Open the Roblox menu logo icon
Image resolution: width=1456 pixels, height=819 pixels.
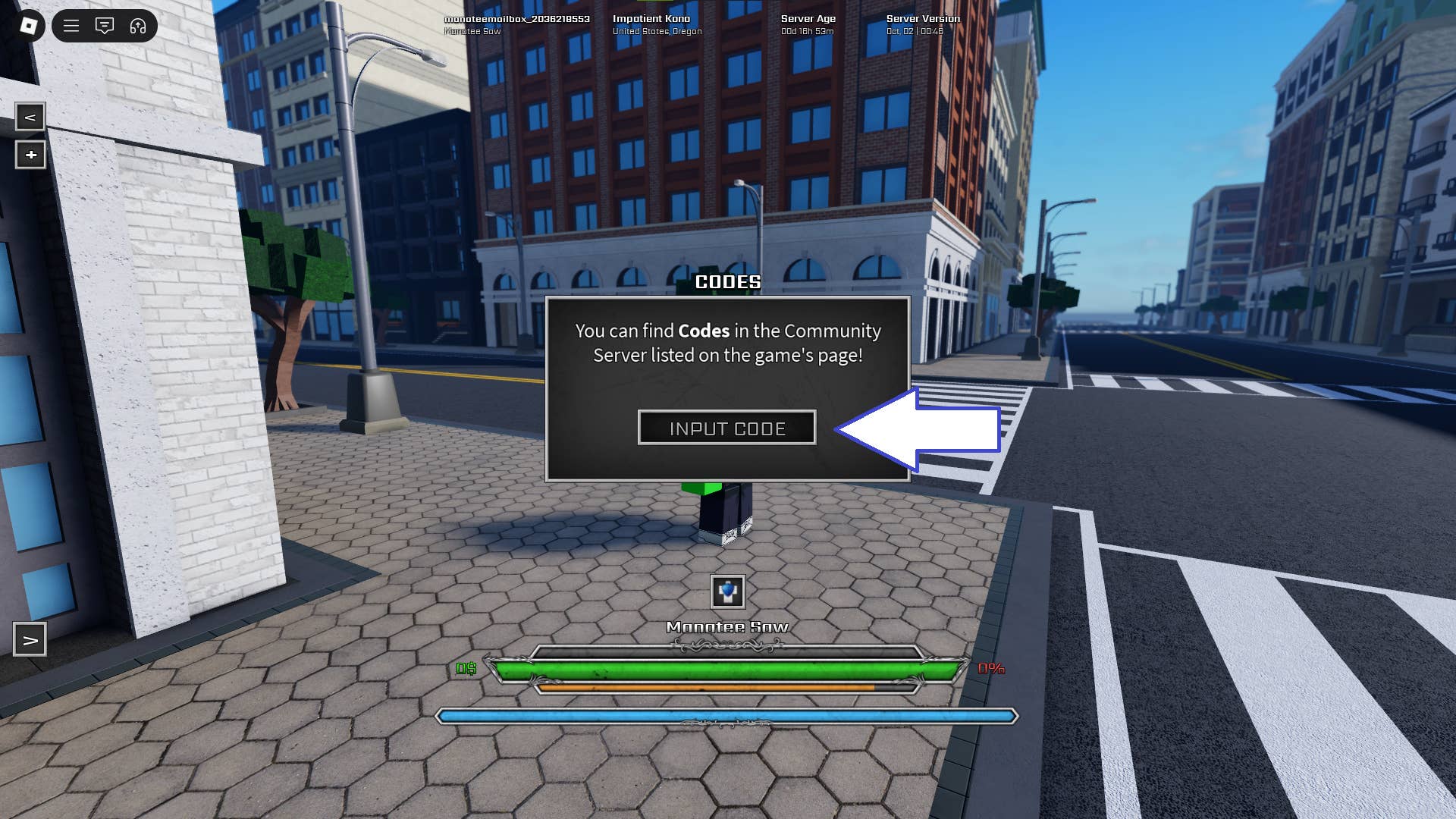tap(29, 26)
